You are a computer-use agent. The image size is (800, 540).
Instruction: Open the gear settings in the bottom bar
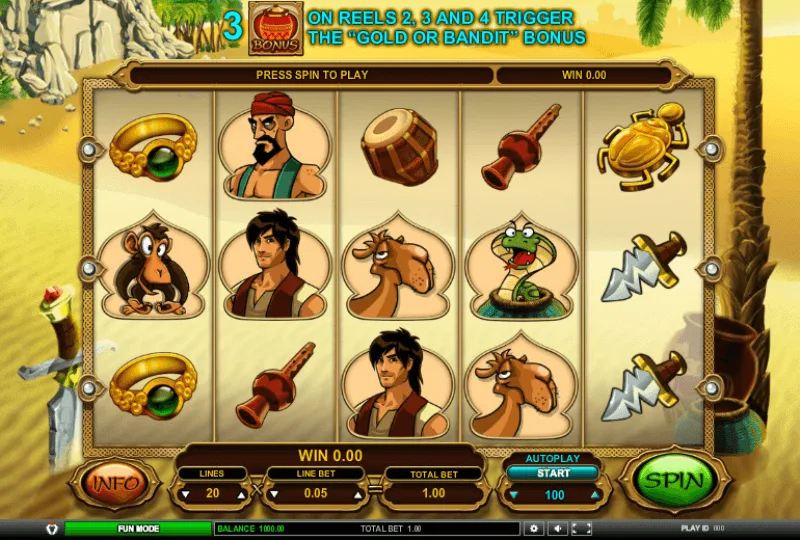click(x=534, y=528)
